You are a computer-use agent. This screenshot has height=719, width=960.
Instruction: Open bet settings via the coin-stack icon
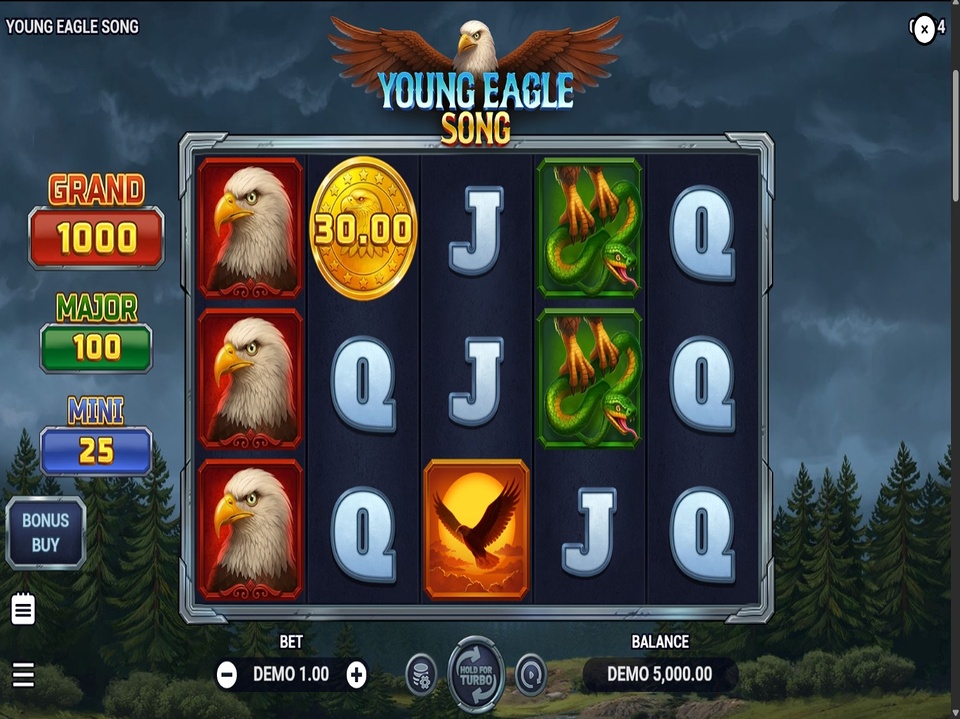coord(421,675)
